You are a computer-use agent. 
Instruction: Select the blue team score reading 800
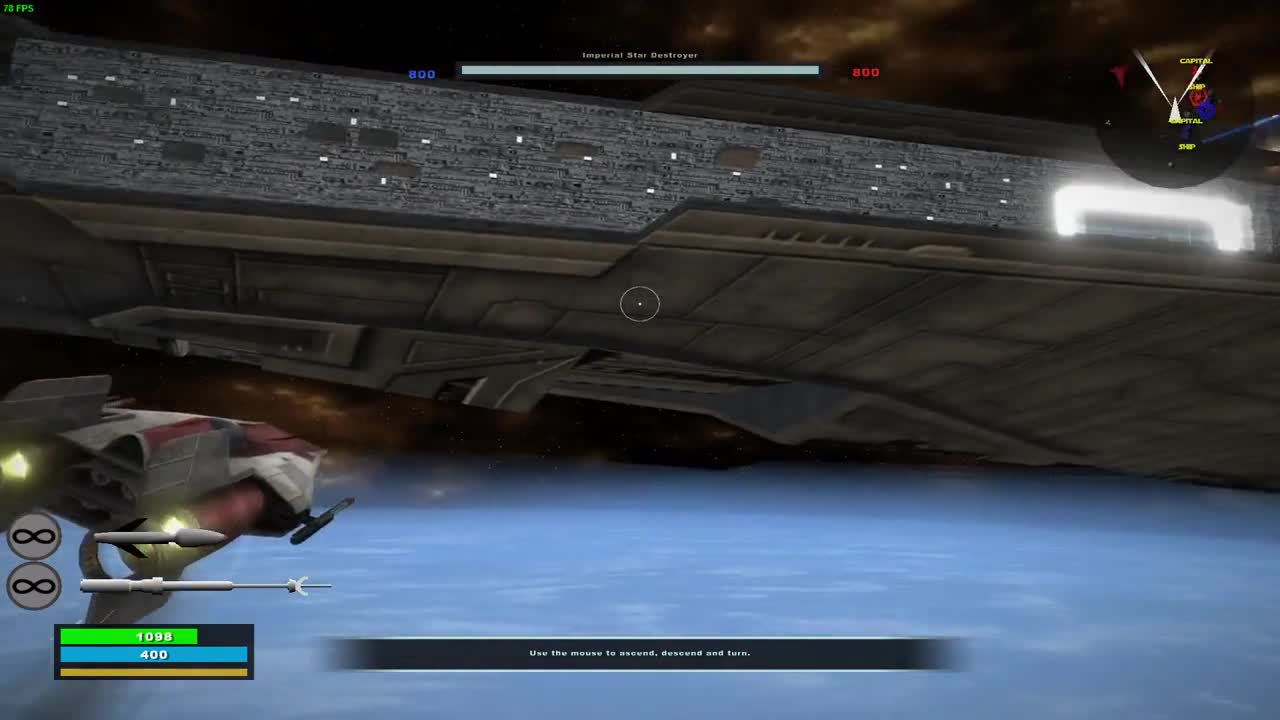pos(421,73)
